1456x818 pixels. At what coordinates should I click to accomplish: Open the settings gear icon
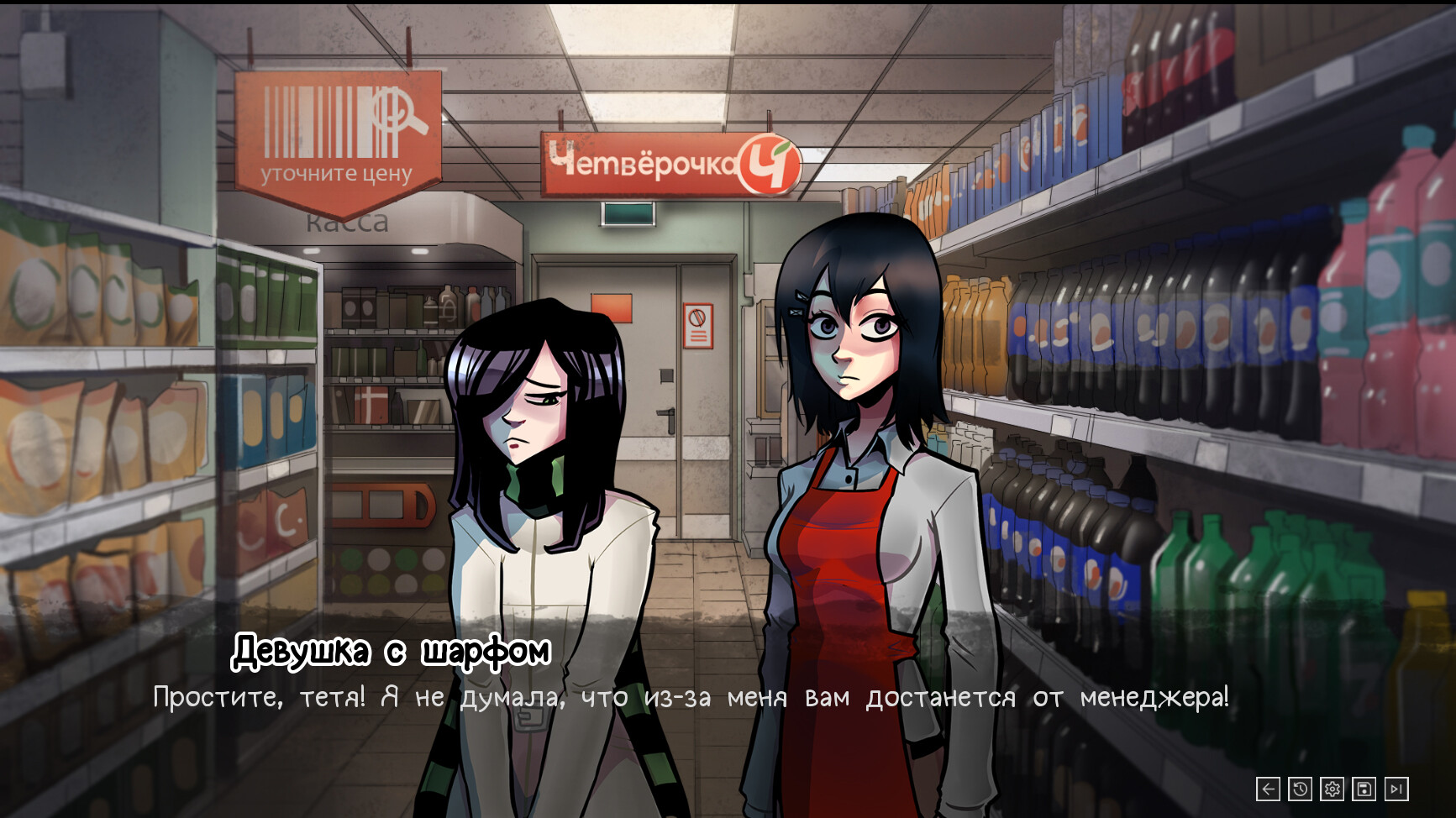tap(1331, 789)
